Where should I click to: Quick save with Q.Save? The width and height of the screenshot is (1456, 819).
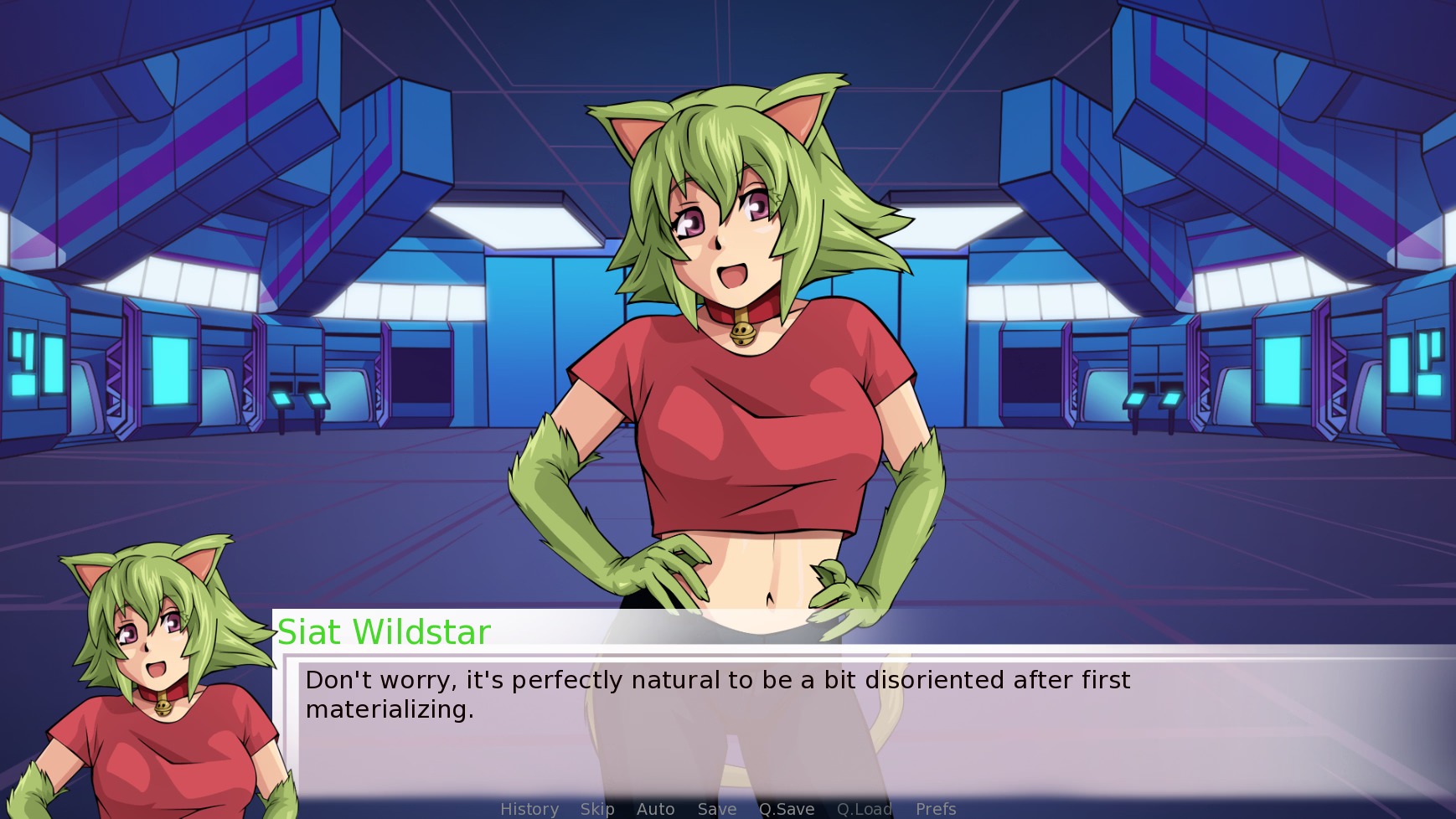[x=787, y=809]
